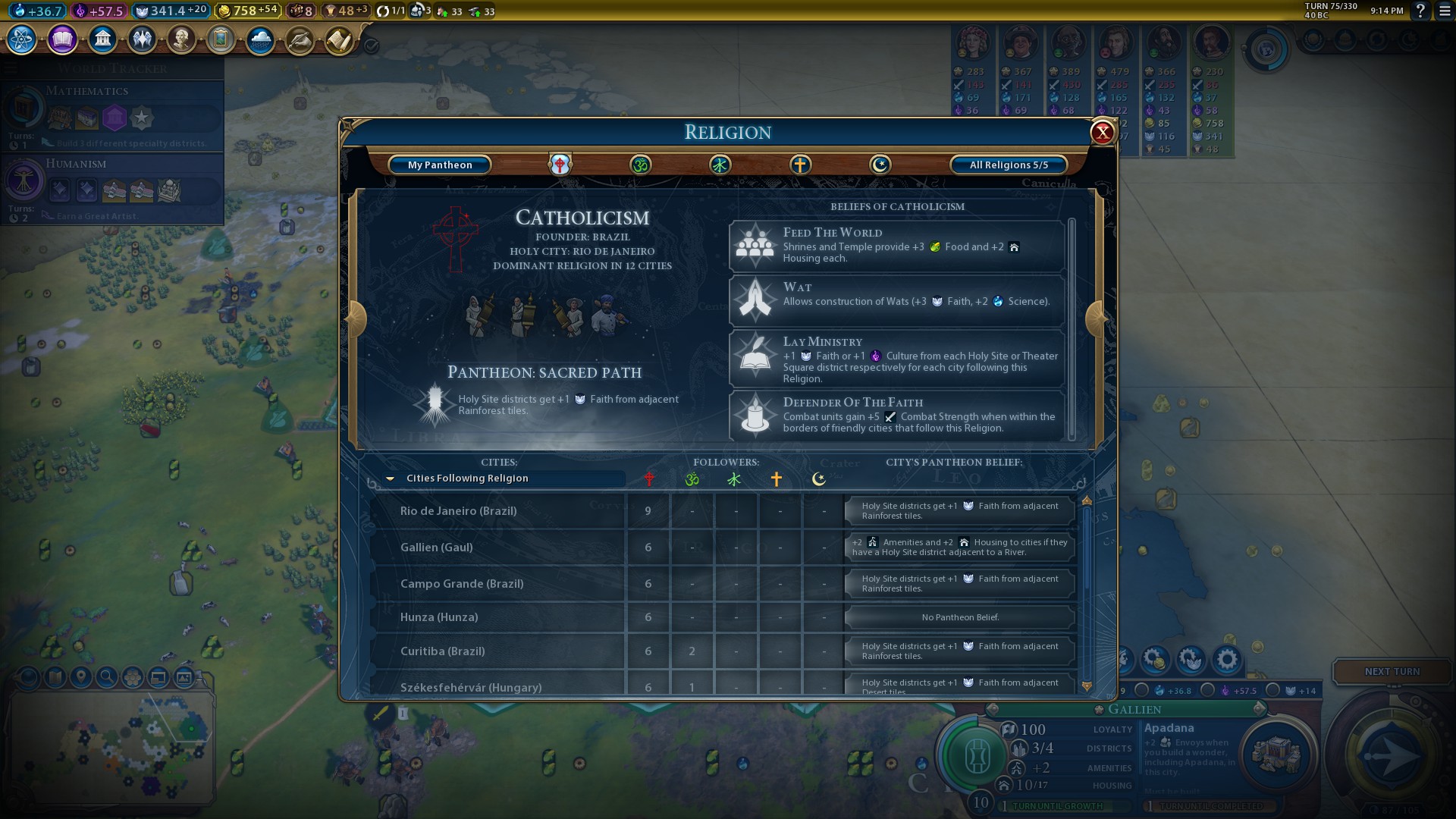View the crescent moon religion tab
The width and height of the screenshot is (1456, 819).
[880, 165]
